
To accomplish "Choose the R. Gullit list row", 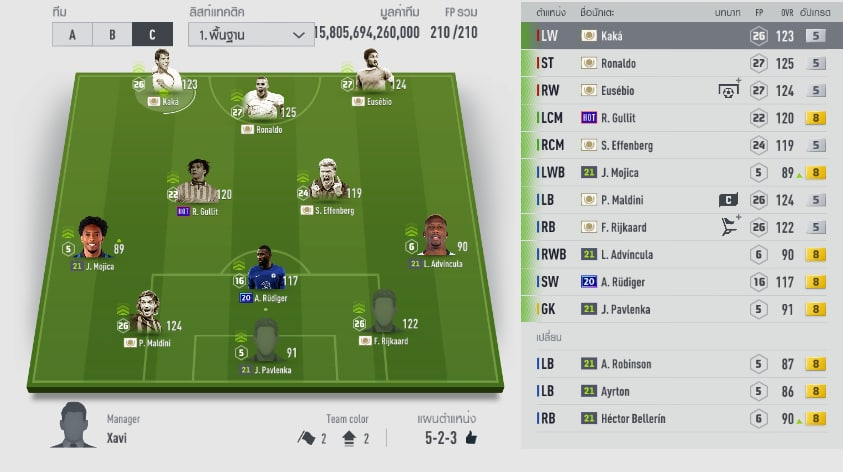I will click(679, 118).
